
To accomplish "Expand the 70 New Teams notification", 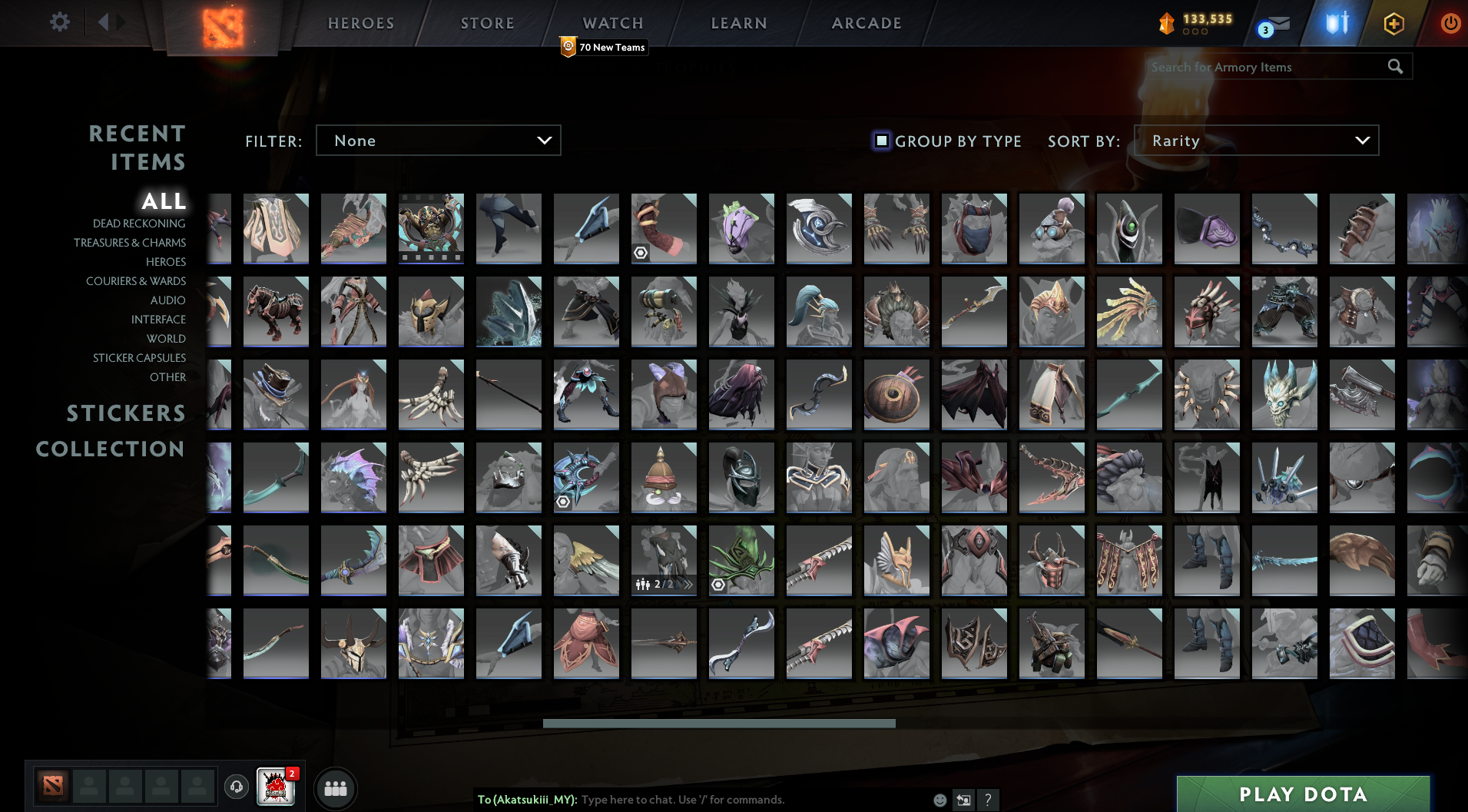I will 604,47.
